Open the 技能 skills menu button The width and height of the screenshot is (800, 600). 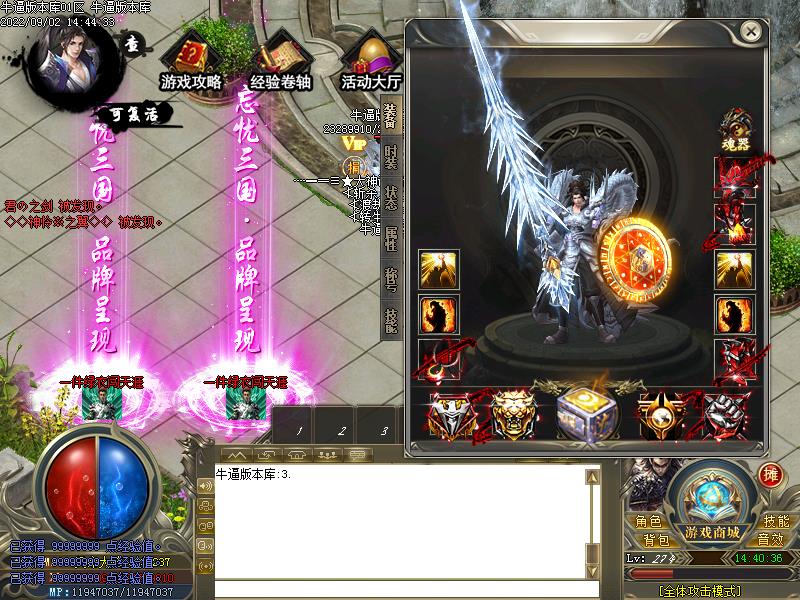pyautogui.click(x=776, y=521)
